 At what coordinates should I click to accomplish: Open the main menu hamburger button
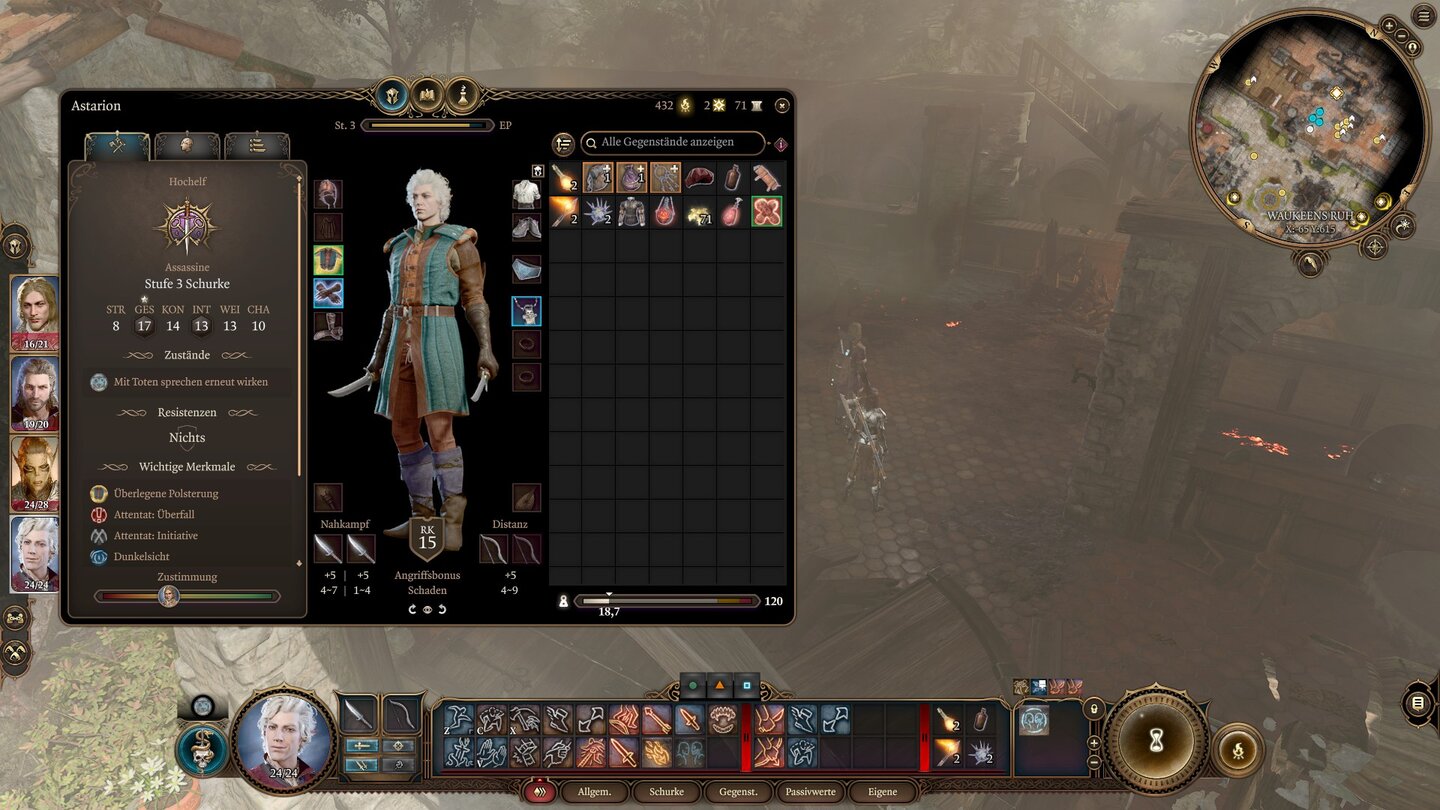coord(1423,15)
